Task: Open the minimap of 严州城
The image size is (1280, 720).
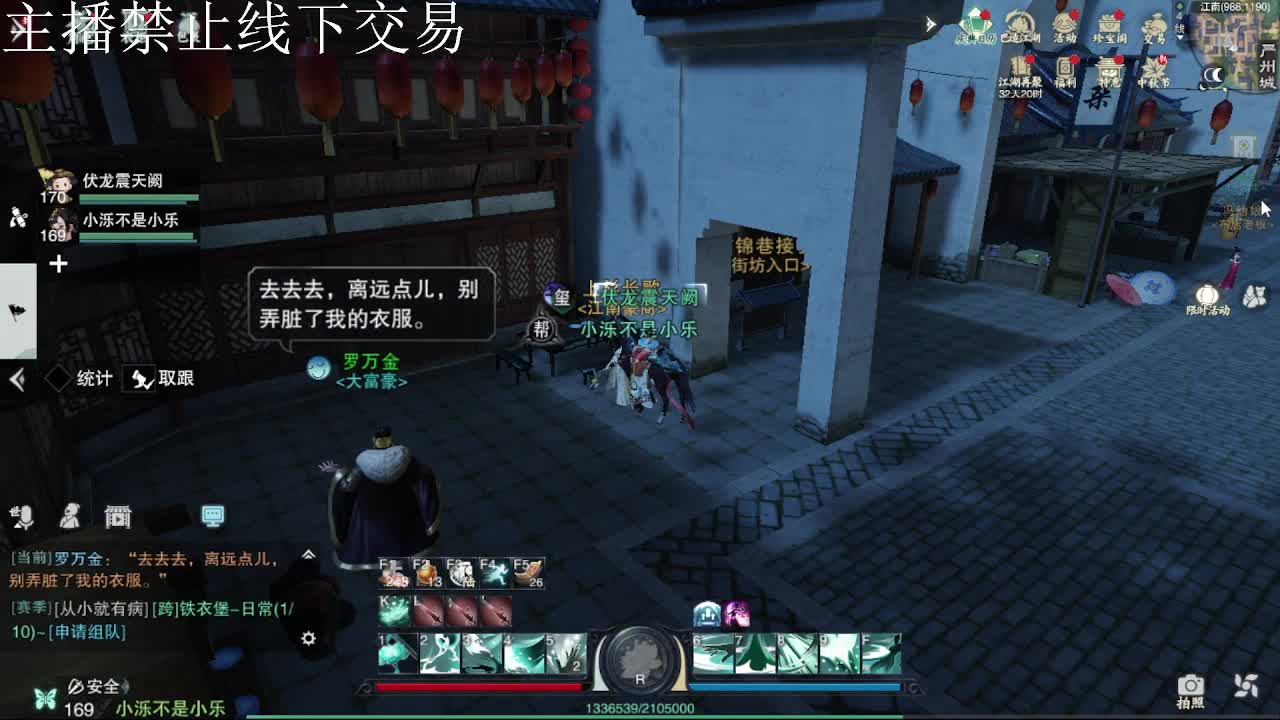Action: 1235,45
